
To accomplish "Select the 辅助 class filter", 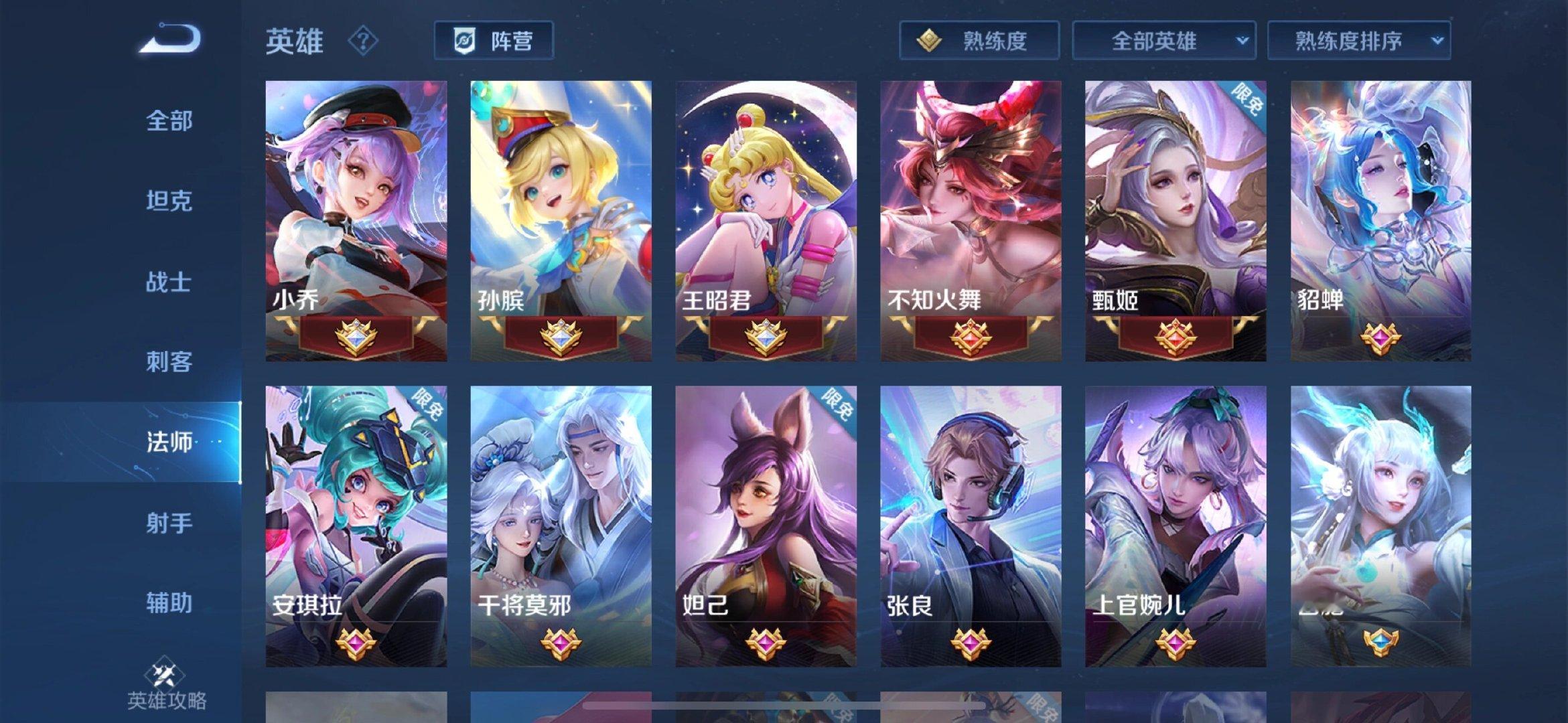I will pos(168,604).
